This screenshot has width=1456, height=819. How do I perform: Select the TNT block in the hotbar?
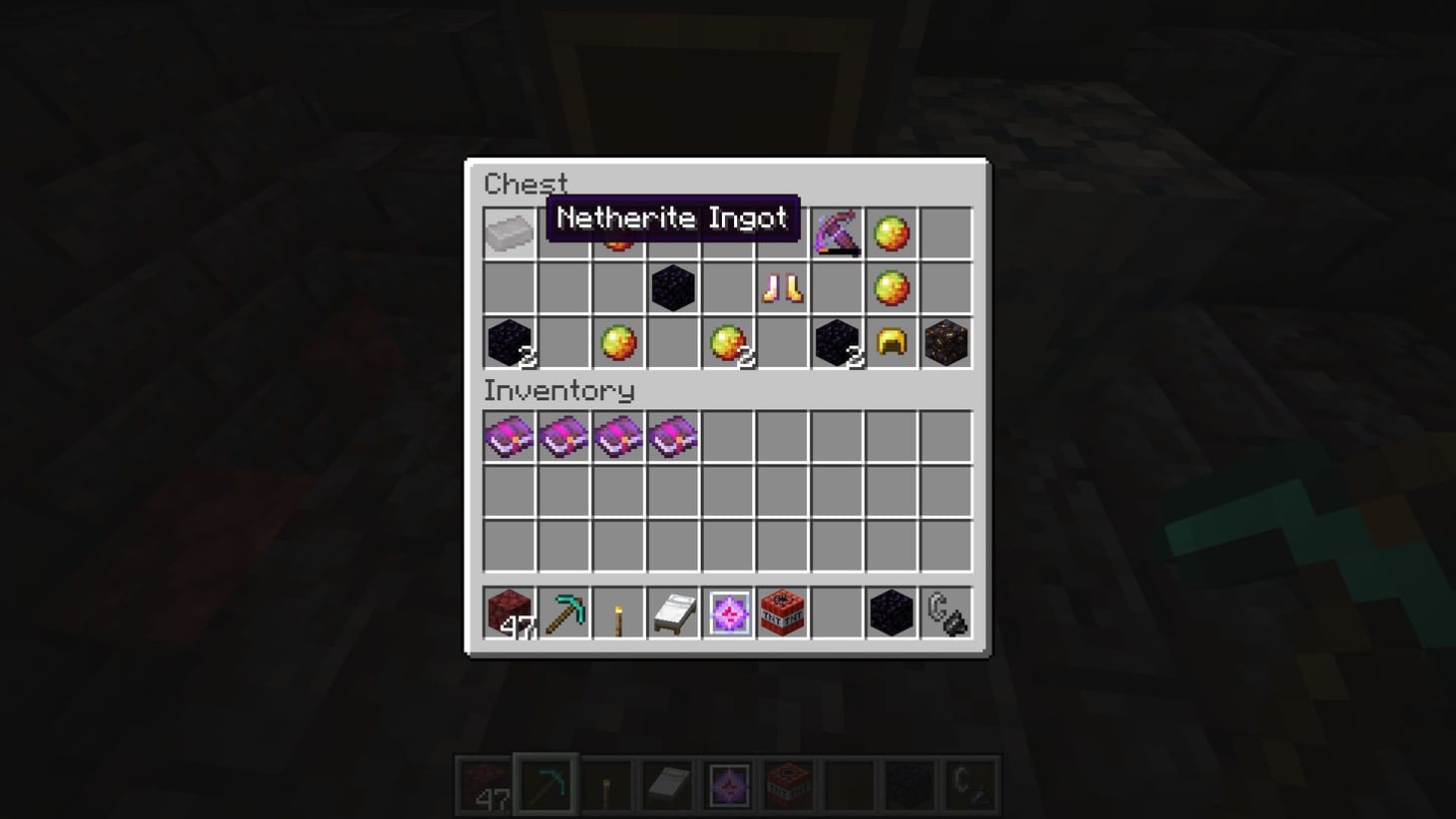tap(783, 614)
